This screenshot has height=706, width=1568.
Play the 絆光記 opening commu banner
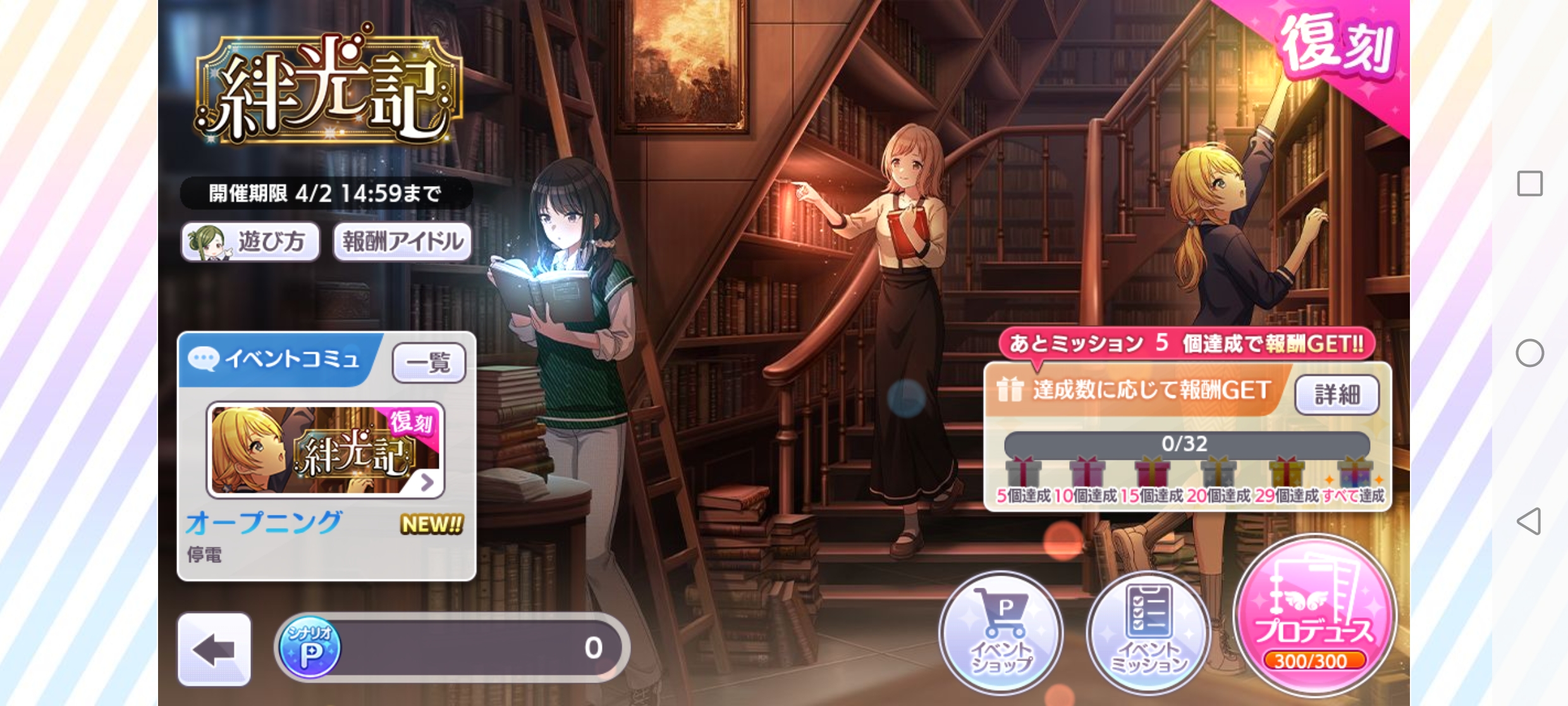[x=326, y=450]
